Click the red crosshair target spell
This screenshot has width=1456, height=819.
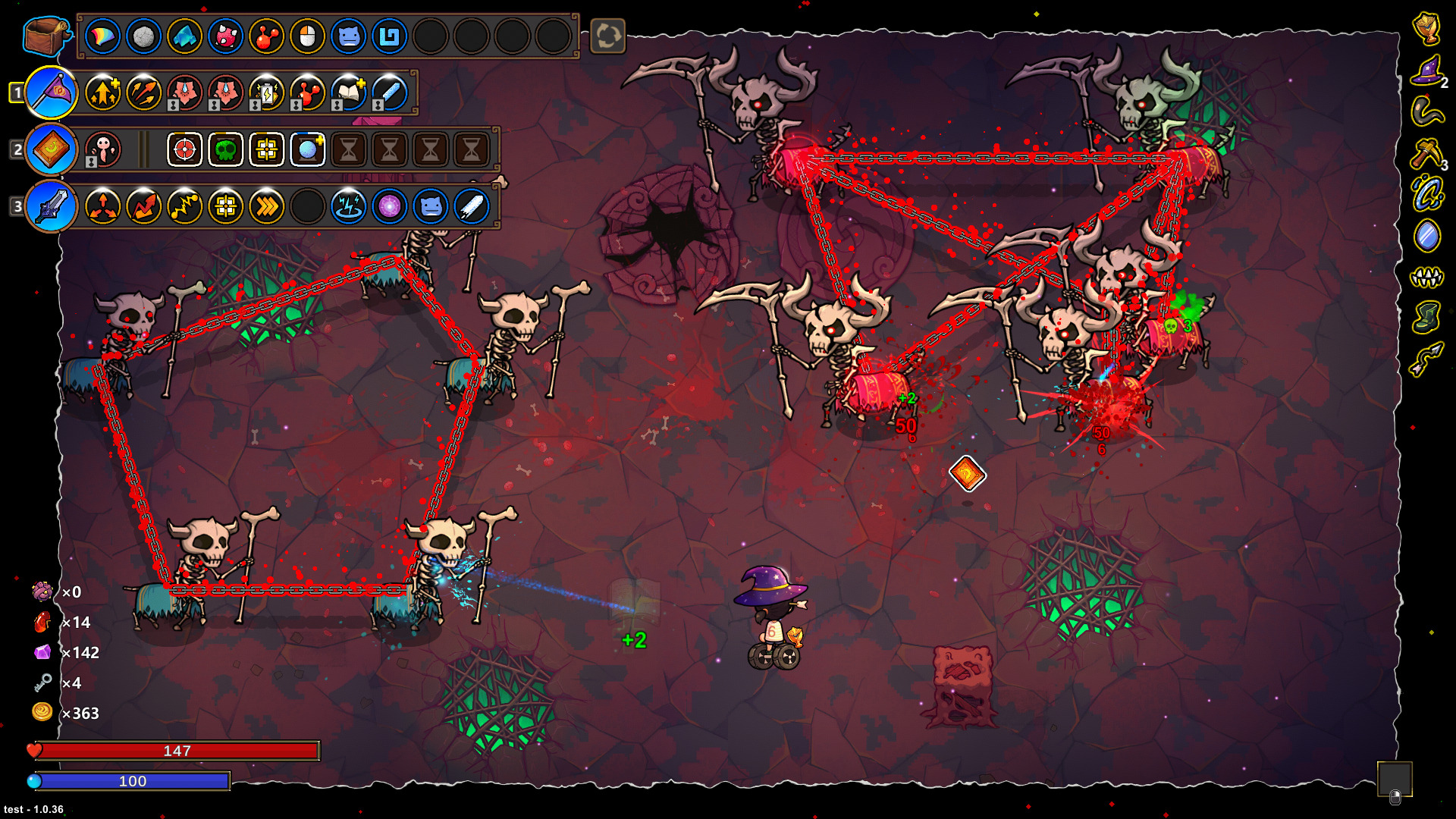(x=184, y=149)
